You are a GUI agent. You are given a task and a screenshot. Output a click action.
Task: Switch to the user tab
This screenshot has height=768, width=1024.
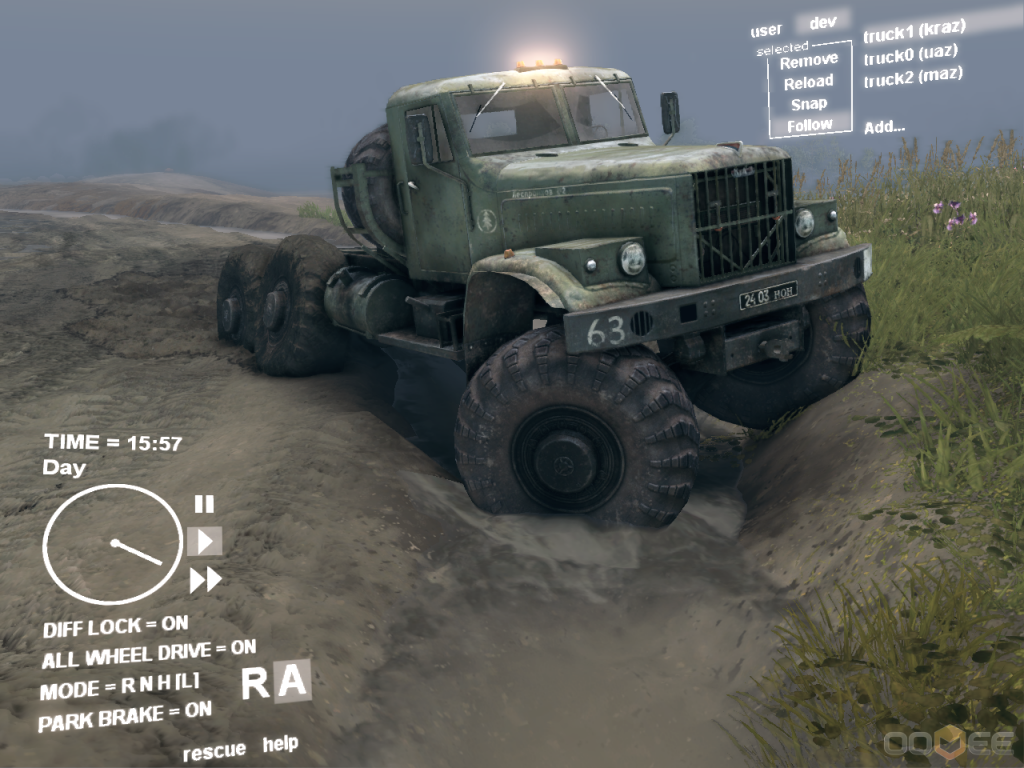[766, 31]
